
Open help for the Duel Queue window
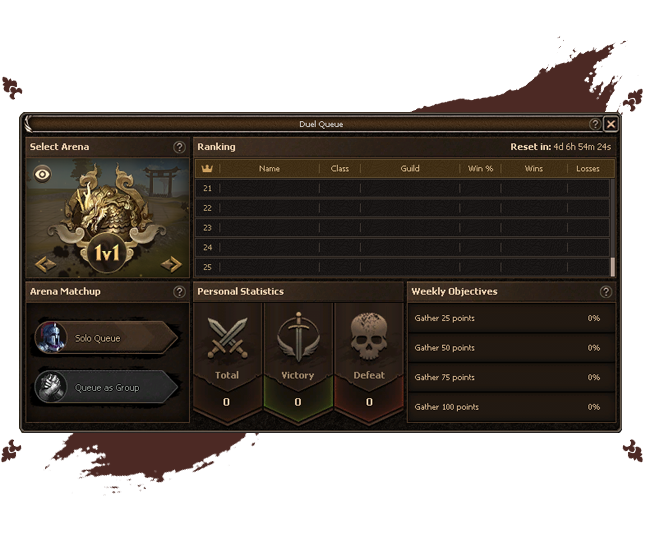pos(595,124)
